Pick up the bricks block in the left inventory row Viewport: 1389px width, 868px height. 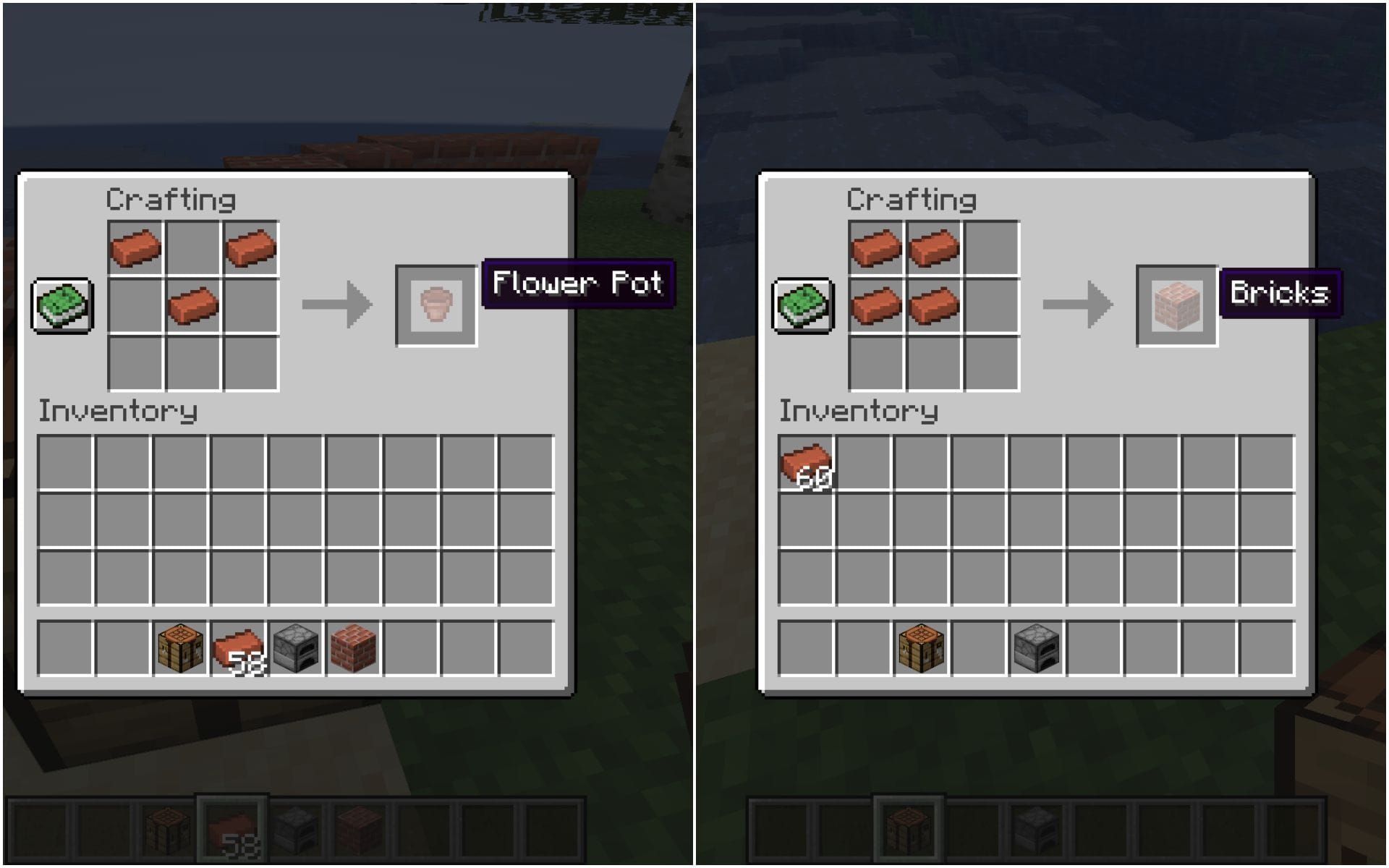352,647
